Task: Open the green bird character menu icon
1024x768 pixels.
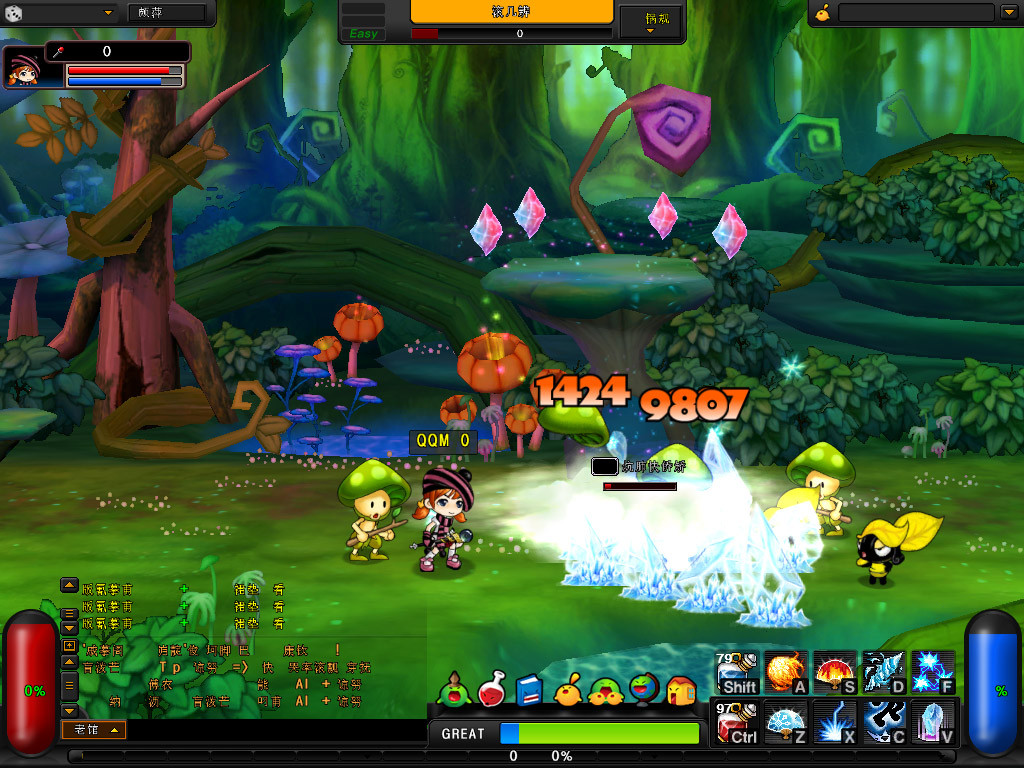Action: [455, 689]
